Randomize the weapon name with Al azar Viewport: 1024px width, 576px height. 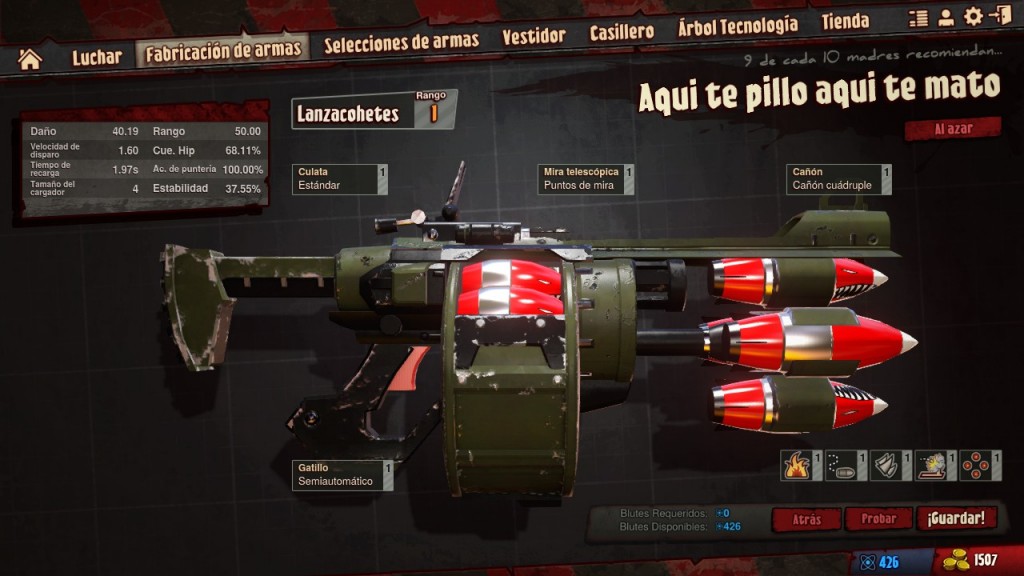952,129
